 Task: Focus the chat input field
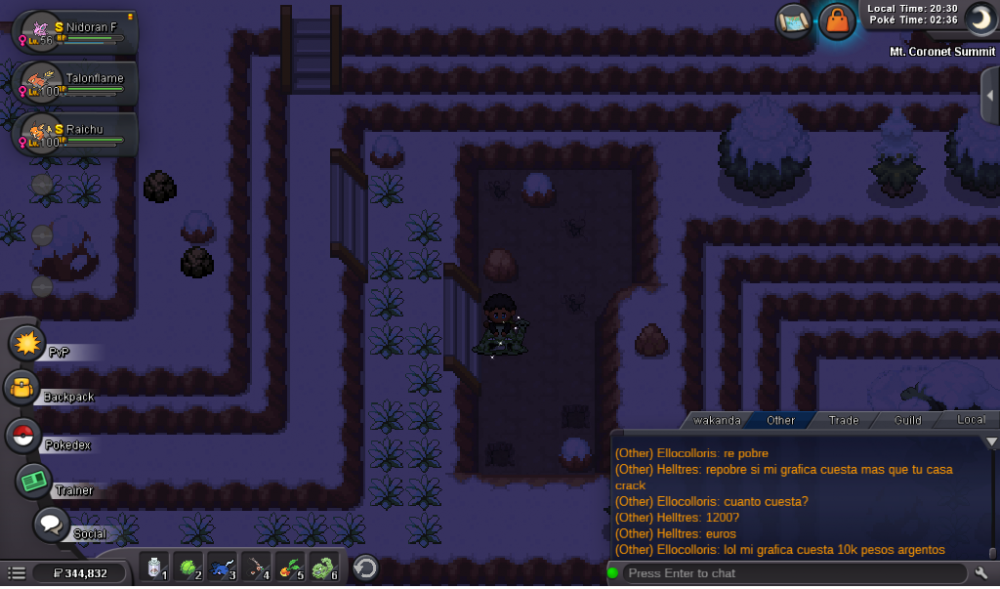pyautogui.click(x=790, y=573)
